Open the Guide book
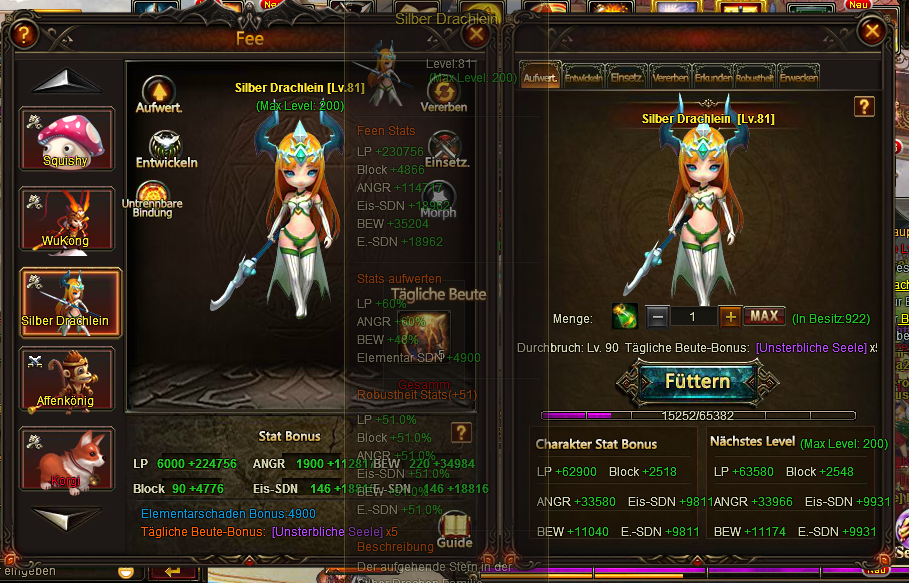Viewport: 909px width, 583px height. [x=455, y=528]
